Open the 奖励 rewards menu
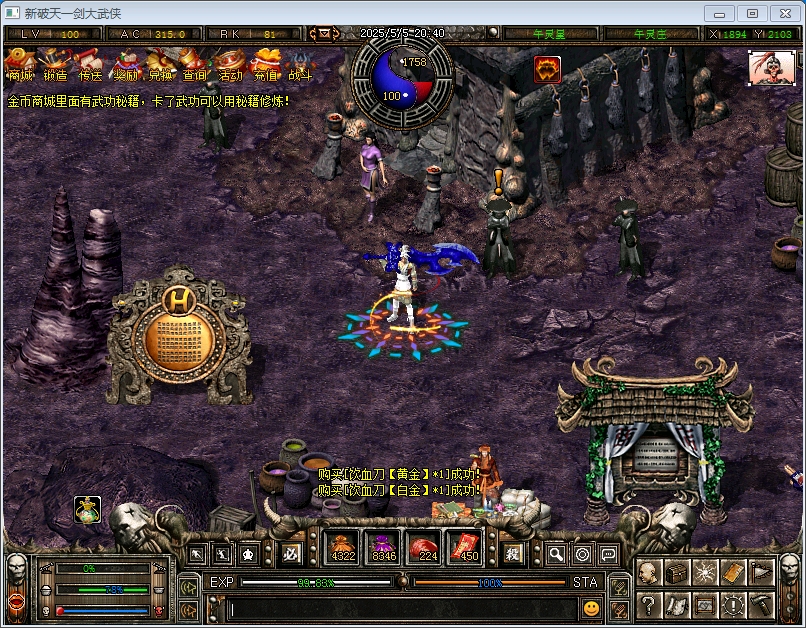 point(125,65)
